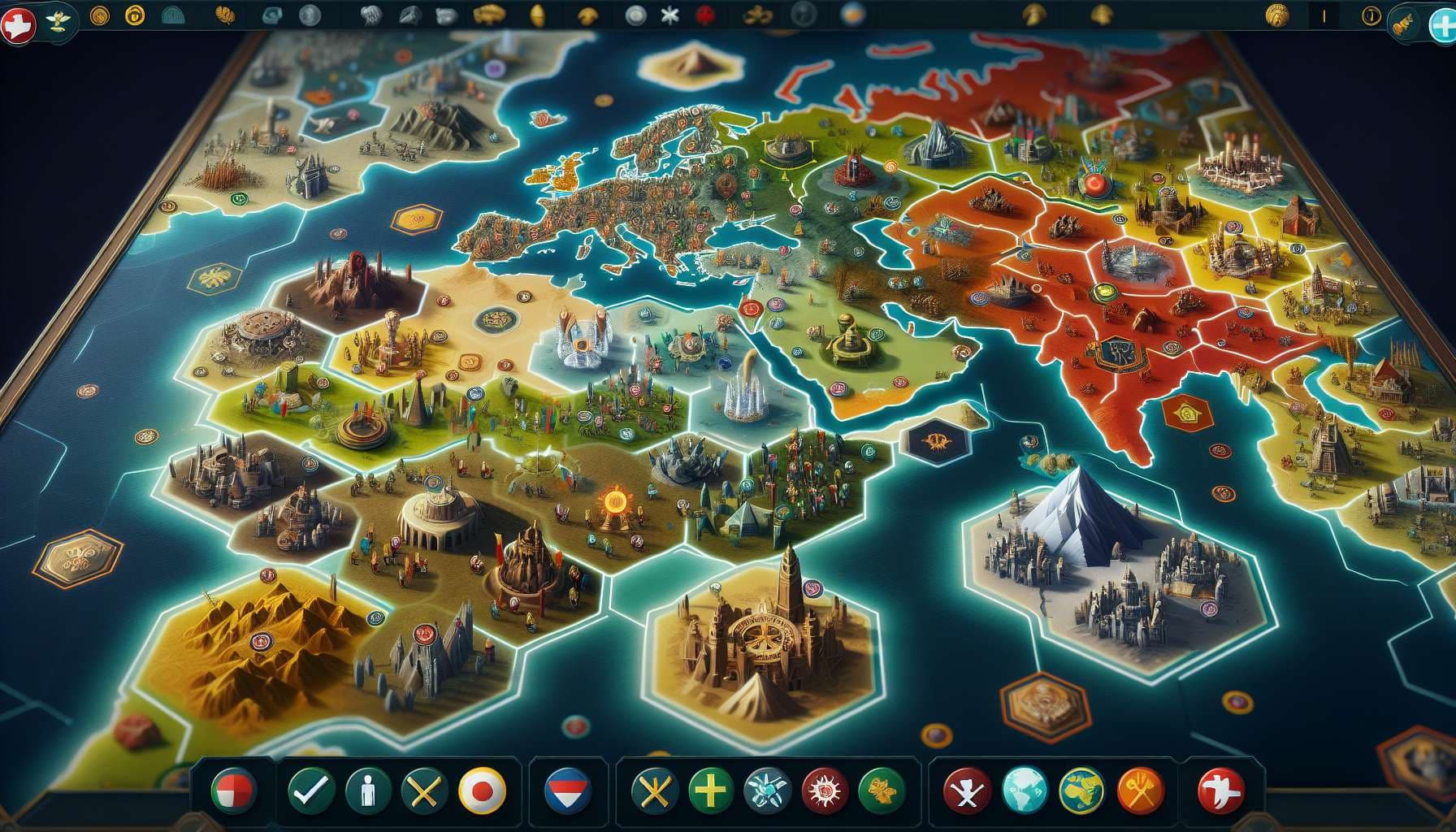Choose the yellow plus on green button
The image size is (1456, 832).
click(711, 789)
